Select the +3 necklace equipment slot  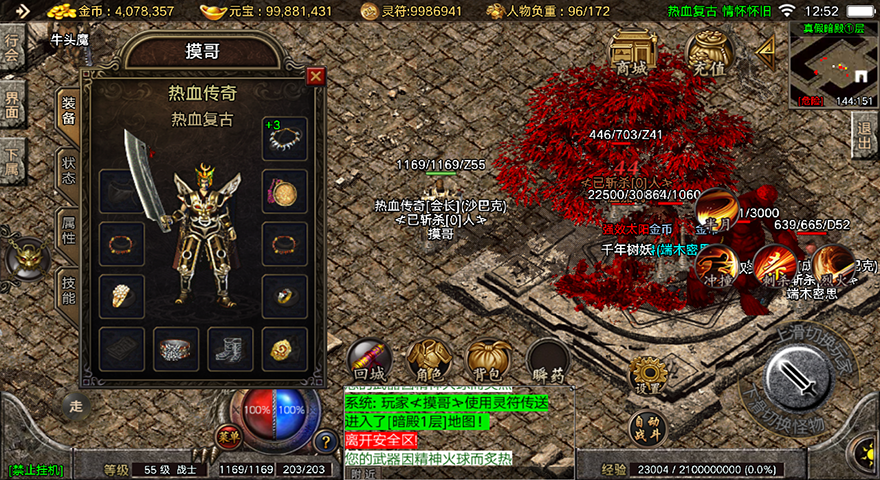(x=284, y=139)
